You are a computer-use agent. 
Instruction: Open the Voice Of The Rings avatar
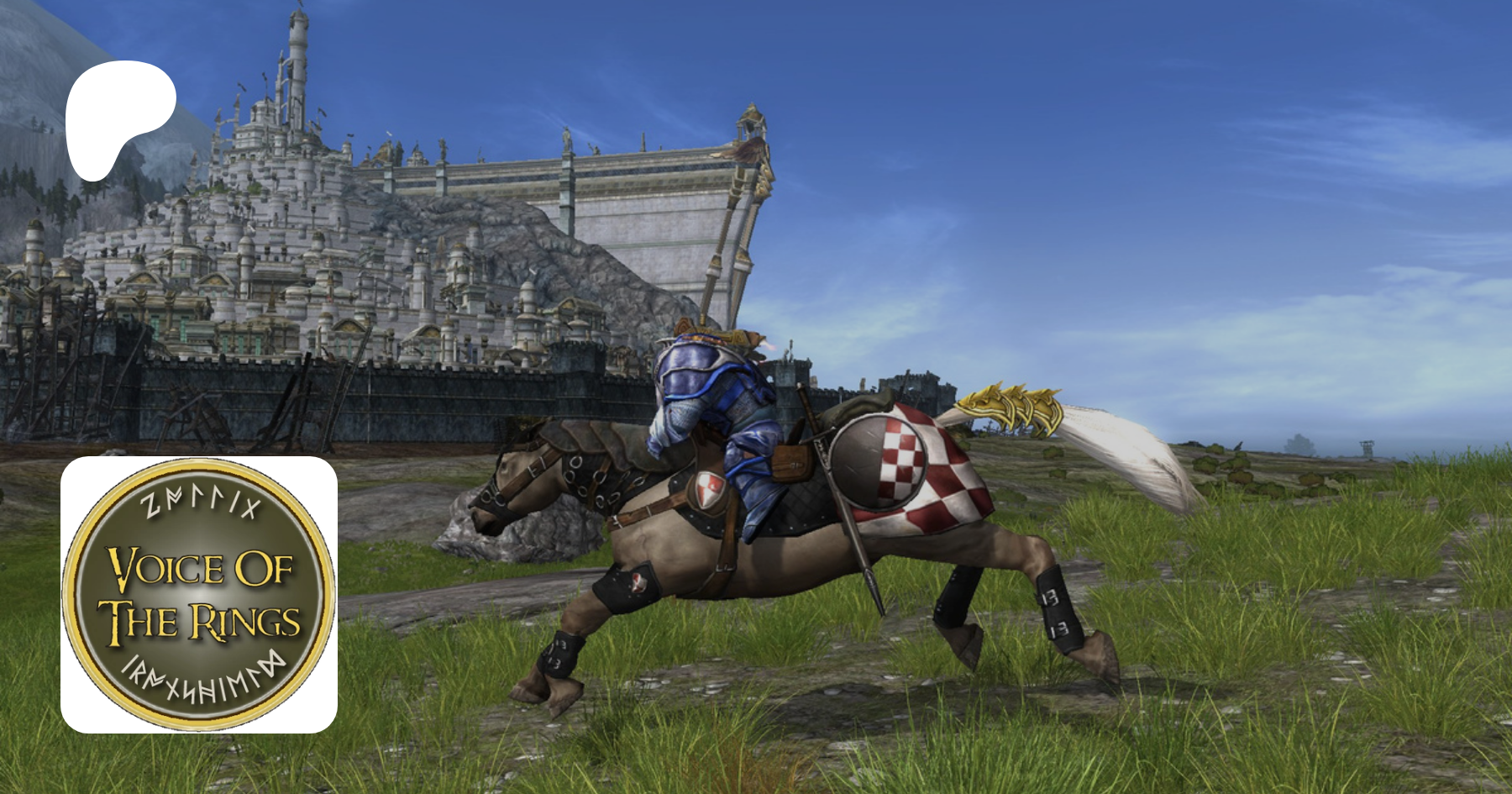pyautogui.click(x=199, y=595)
